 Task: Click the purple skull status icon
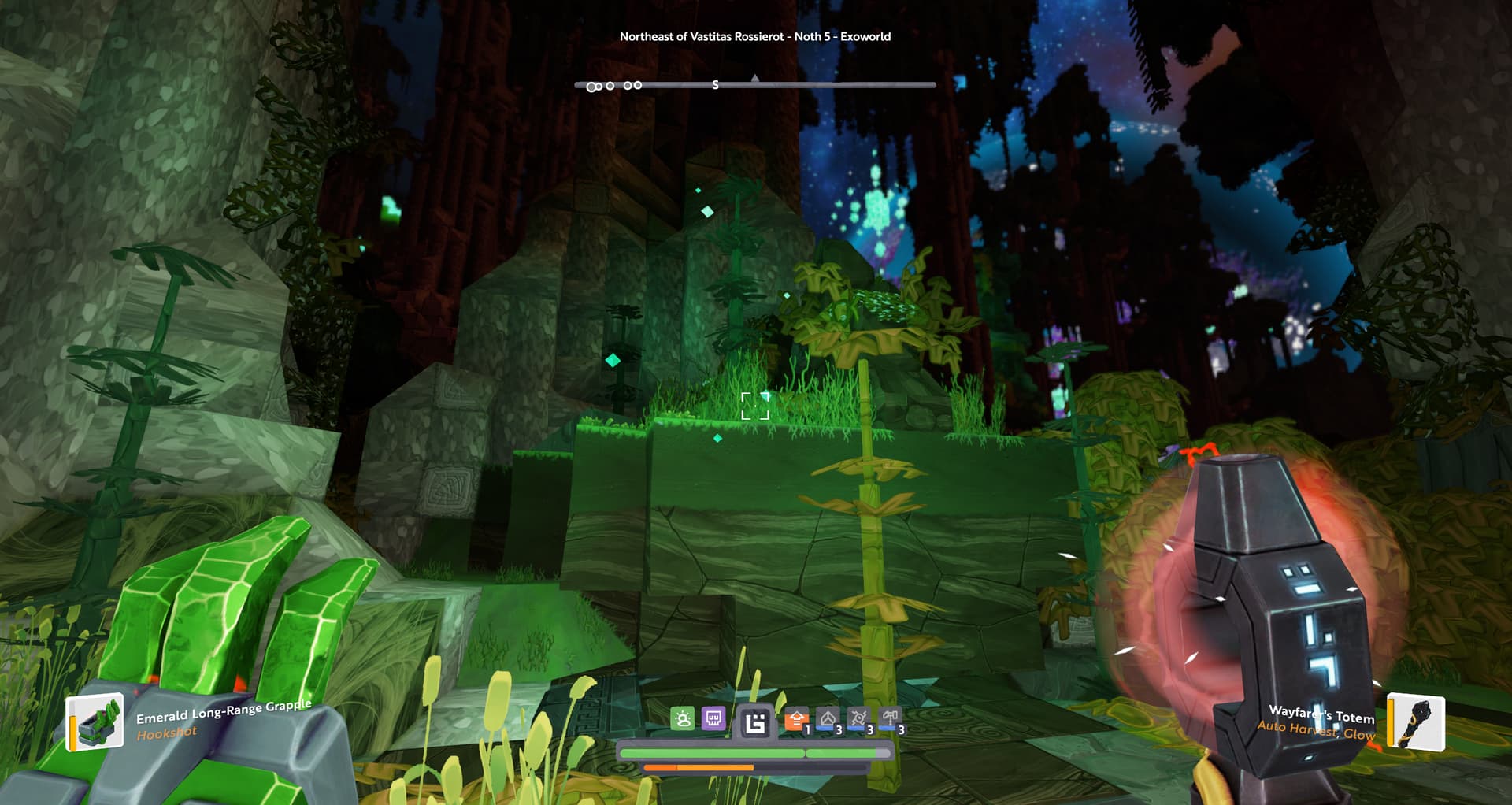[713, 718]
